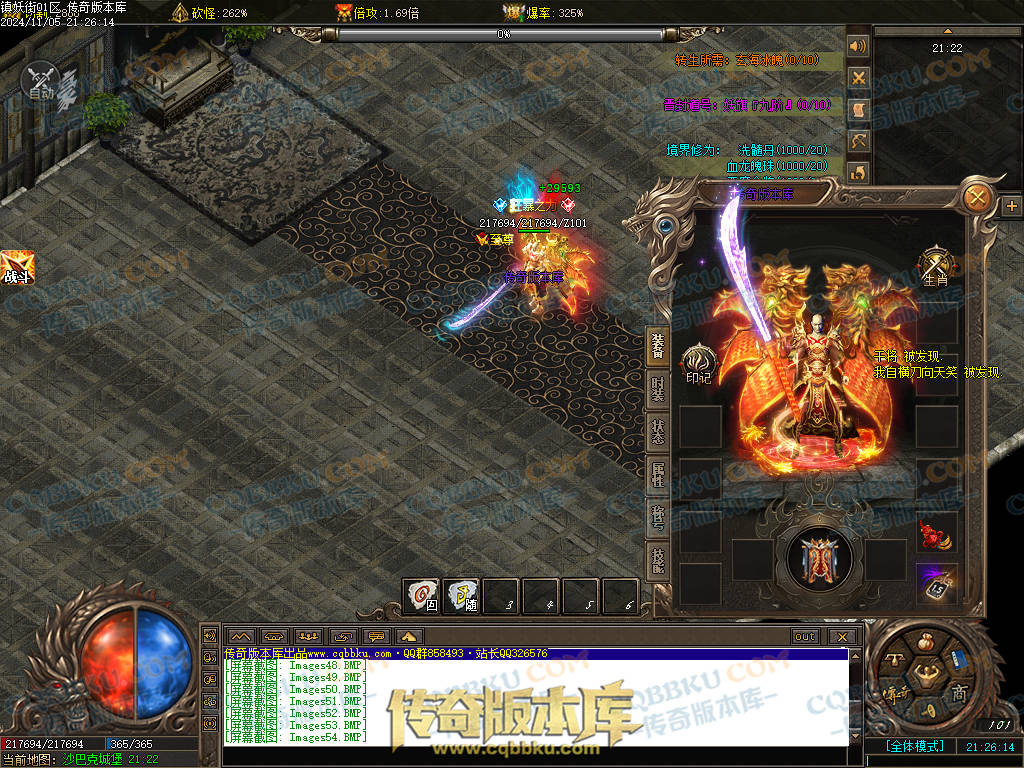Open the 技能 (skills) tab
The width and height of the screenshot is (1024, 768).
click(658, 561)
